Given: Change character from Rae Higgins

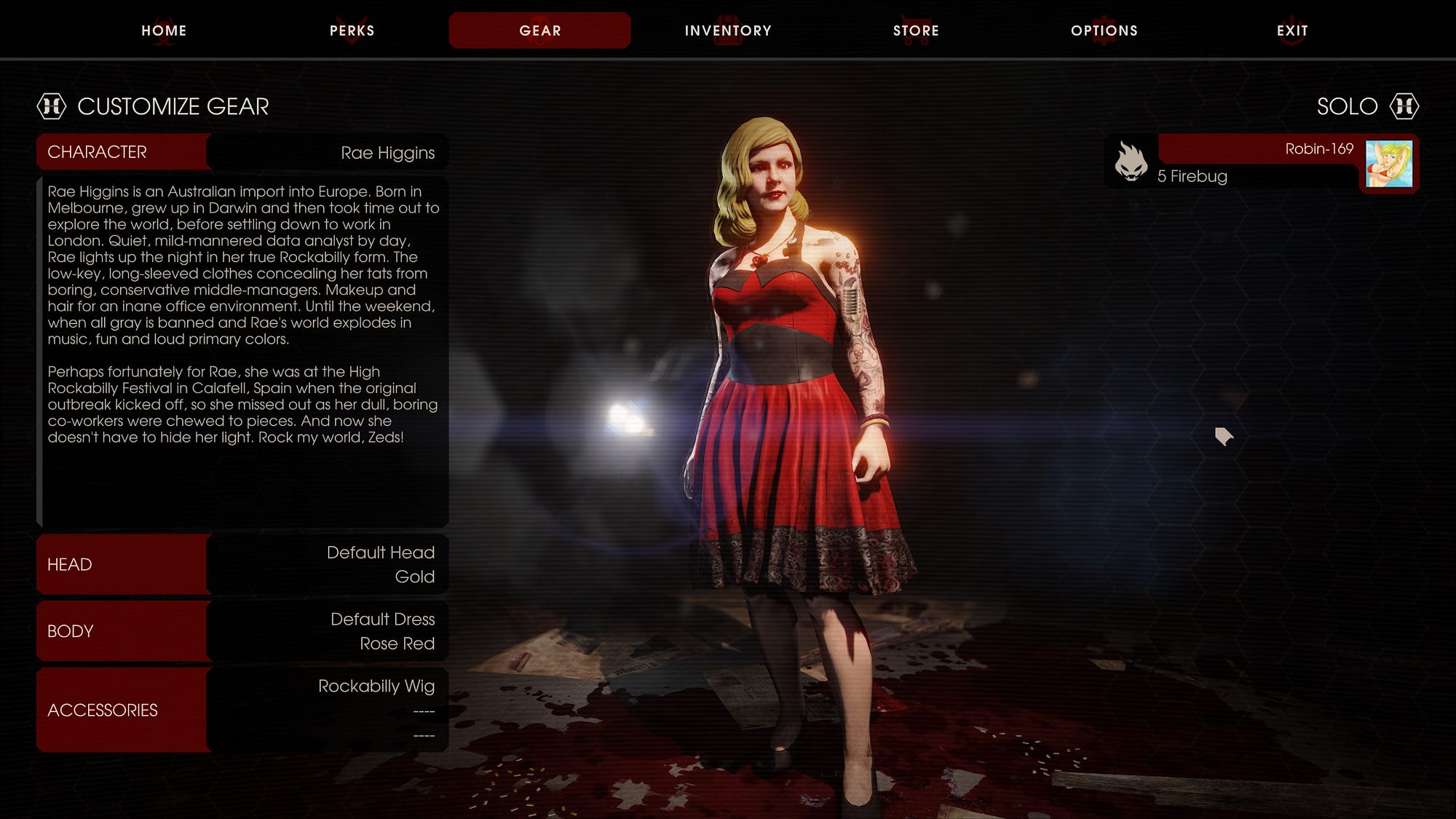Looking at the screenshot, I should click(242, 152).
